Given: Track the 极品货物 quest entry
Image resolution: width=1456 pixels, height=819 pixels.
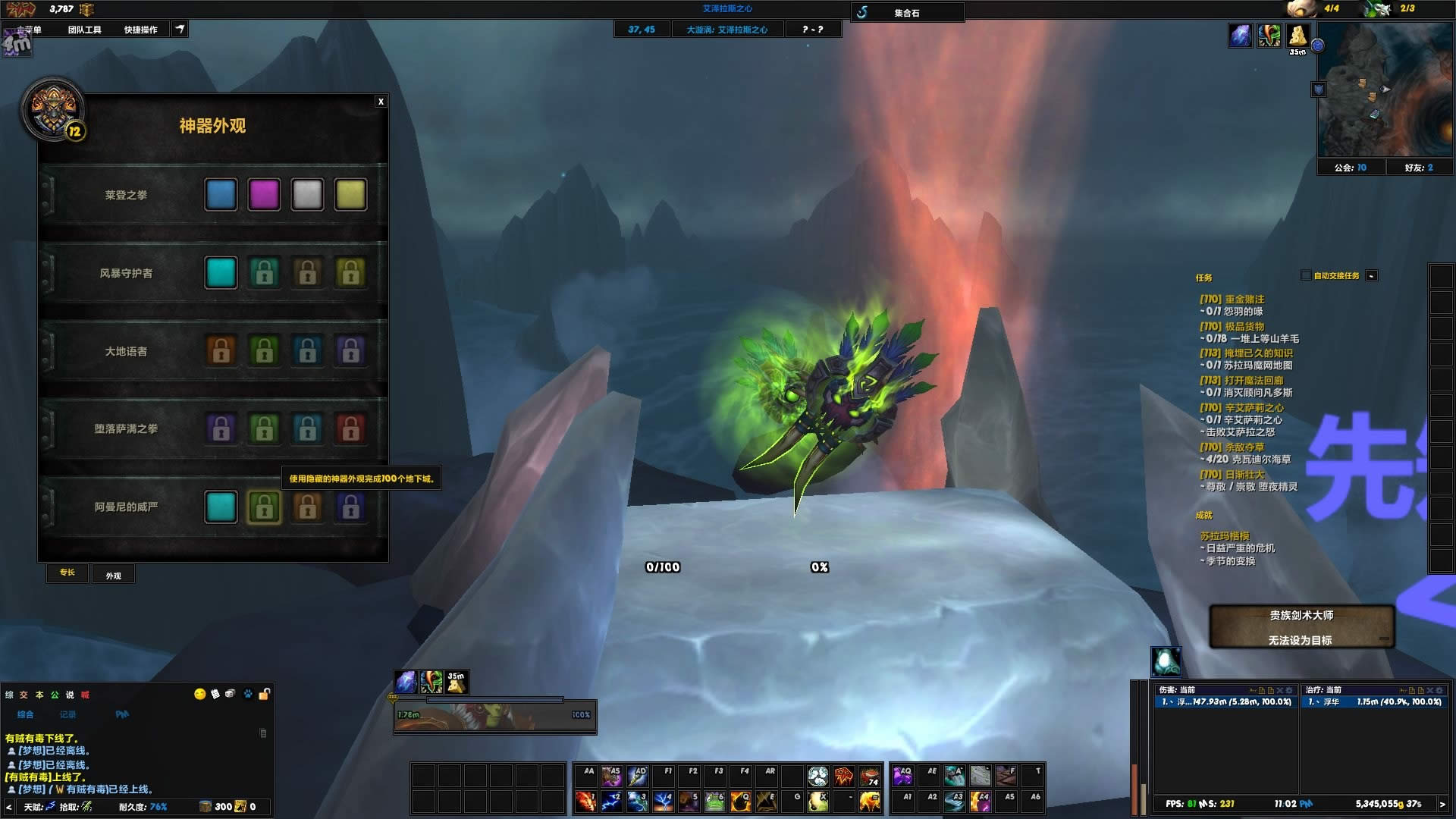Looking at the screenshot, I should coord(1244,327).
